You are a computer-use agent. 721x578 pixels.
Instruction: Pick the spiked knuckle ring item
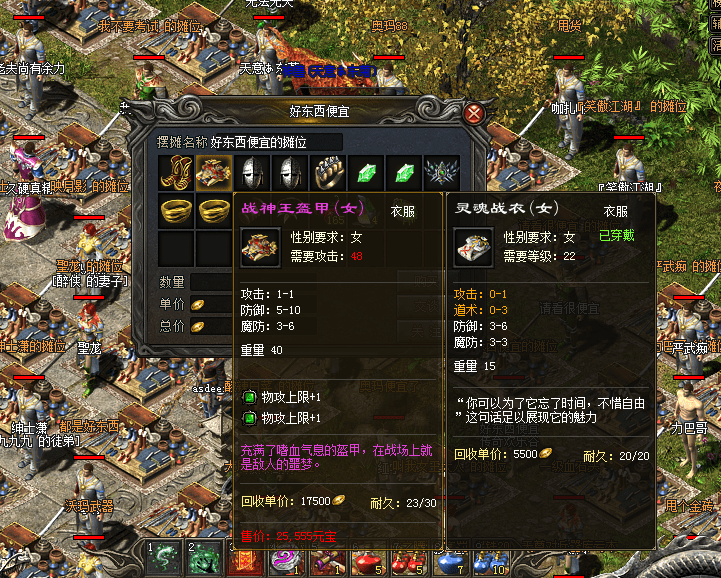point(325,172)
